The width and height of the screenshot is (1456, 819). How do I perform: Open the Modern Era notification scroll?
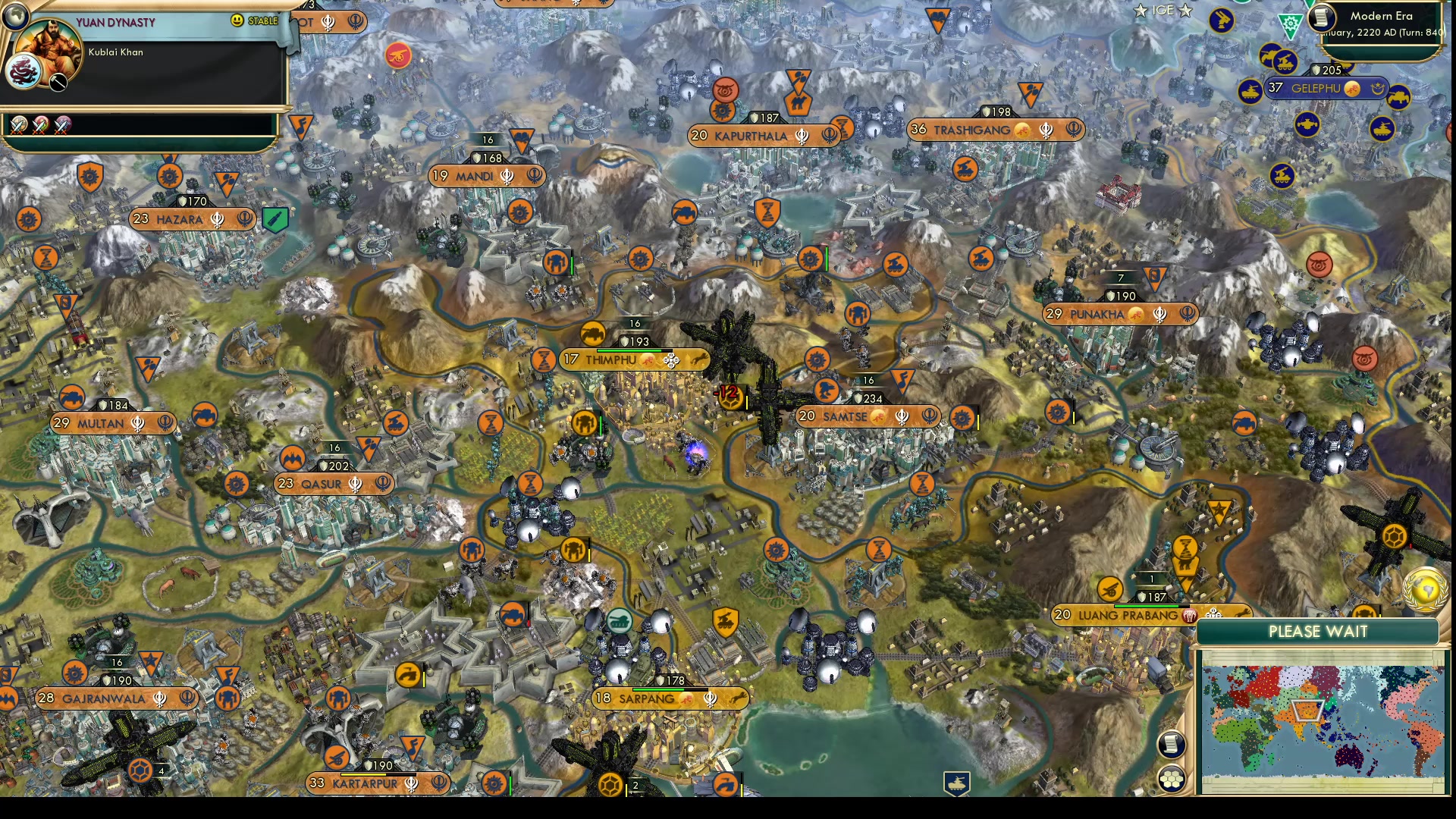click(1321, 19)
